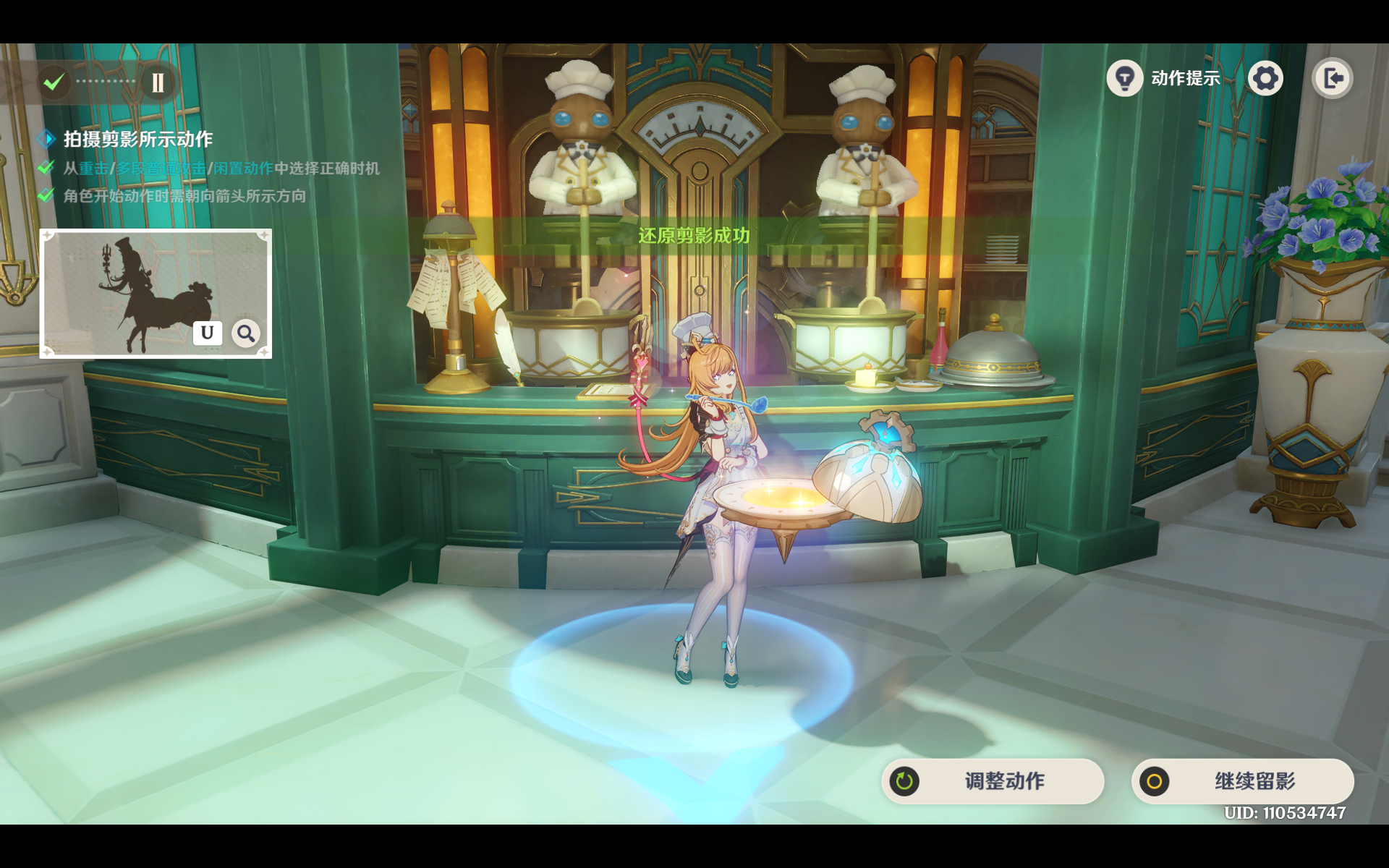The height and width of the screenshot is (868, 1389).
Task: Exit the photo challenge via the door icon
Action: coord(1333,78)
